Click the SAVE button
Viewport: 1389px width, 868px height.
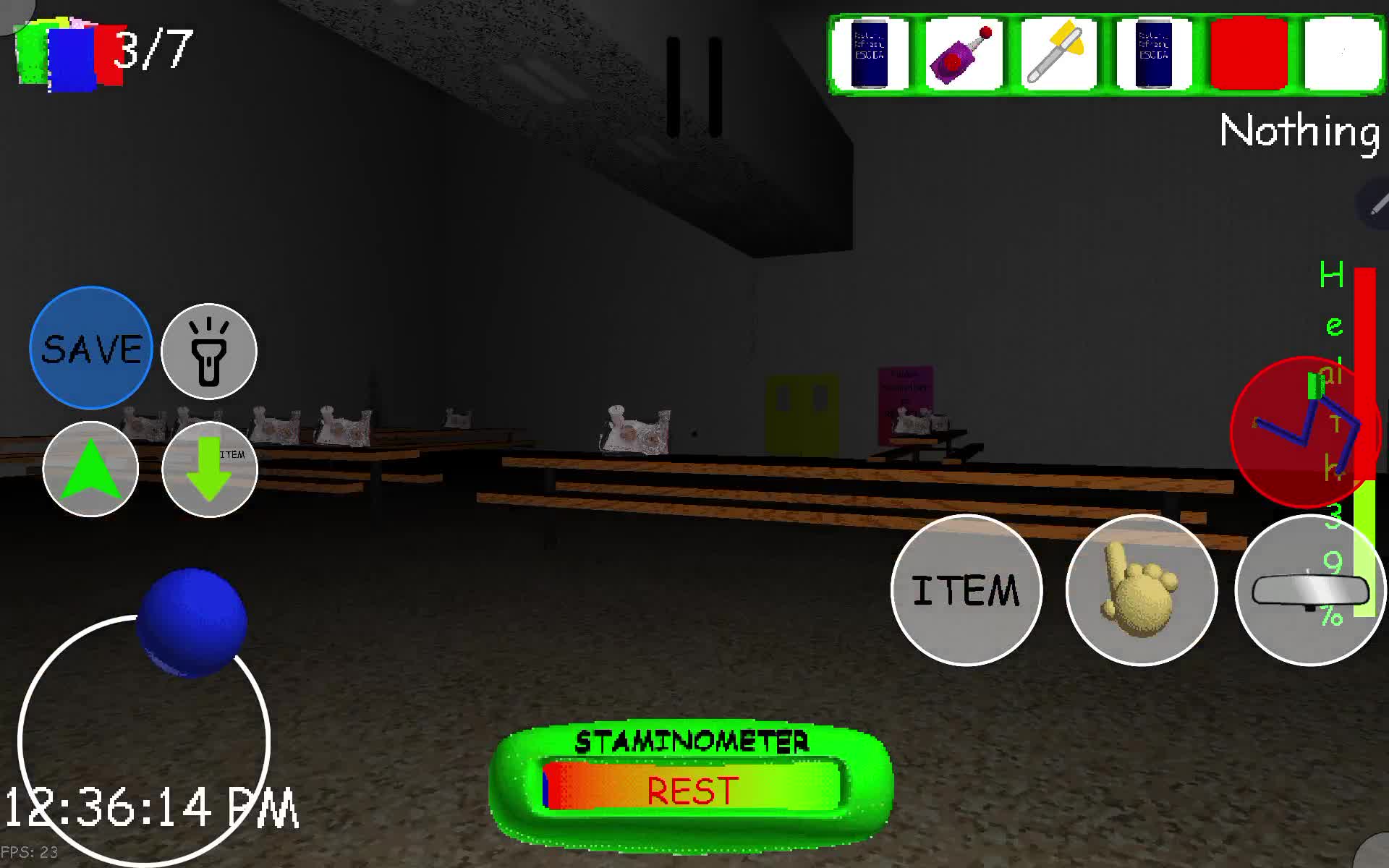pyautogui.click(x=90, y=349)
